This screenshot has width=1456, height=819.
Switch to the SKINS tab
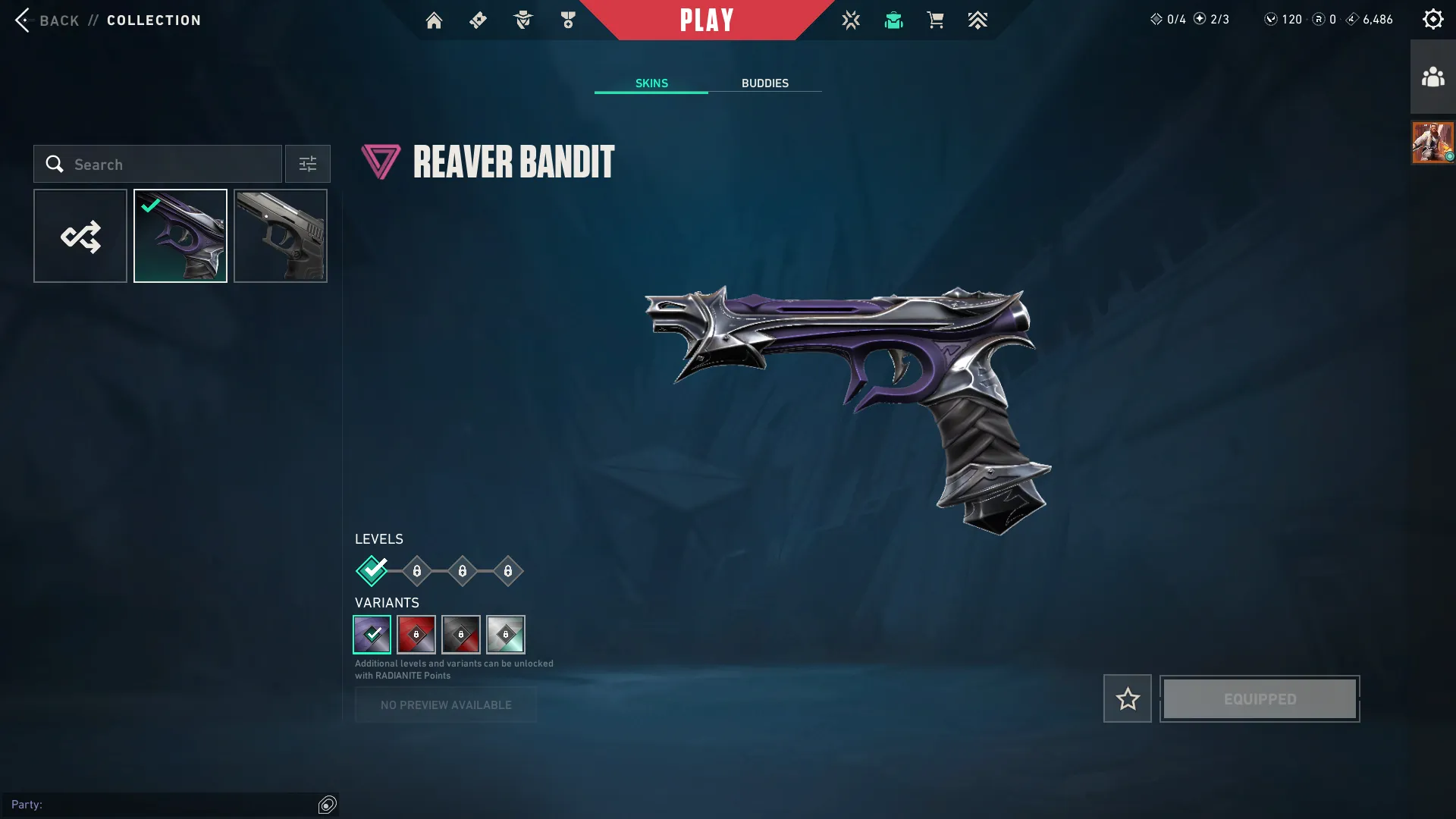[651, 83]
